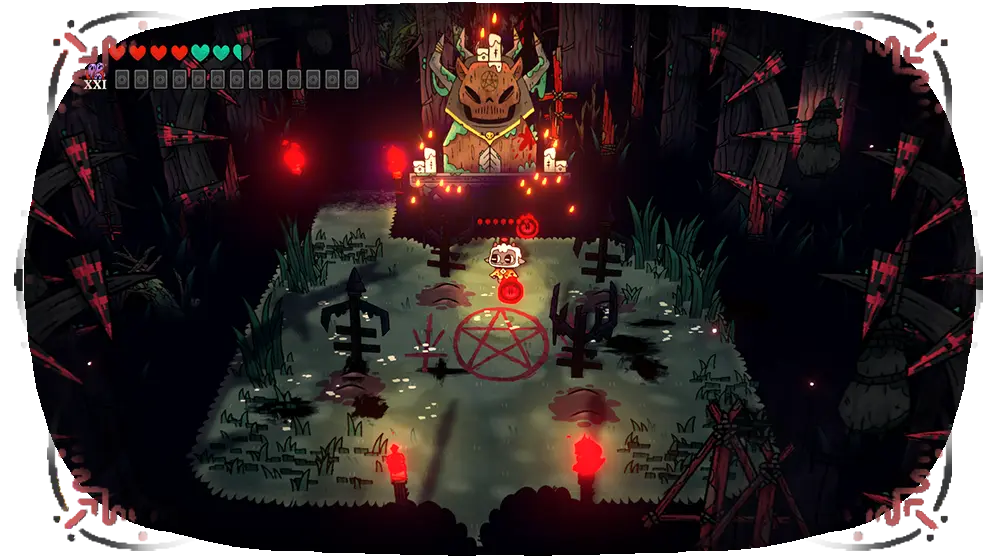1000x558 pixels.
Task: Click the purple icon above the XXI numeral
Action: [96, 69]
